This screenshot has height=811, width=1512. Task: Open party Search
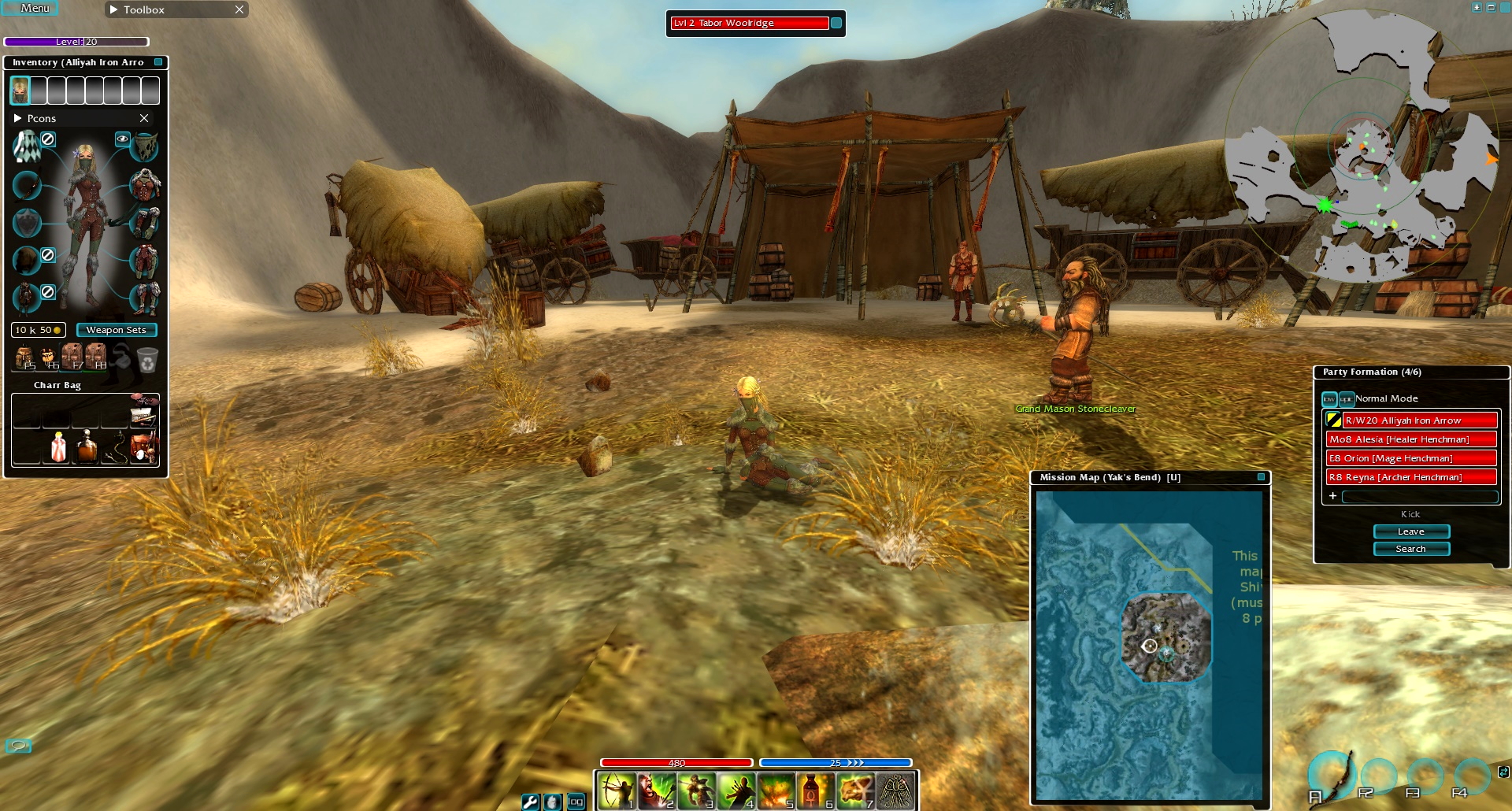(x=1410, y=549)
